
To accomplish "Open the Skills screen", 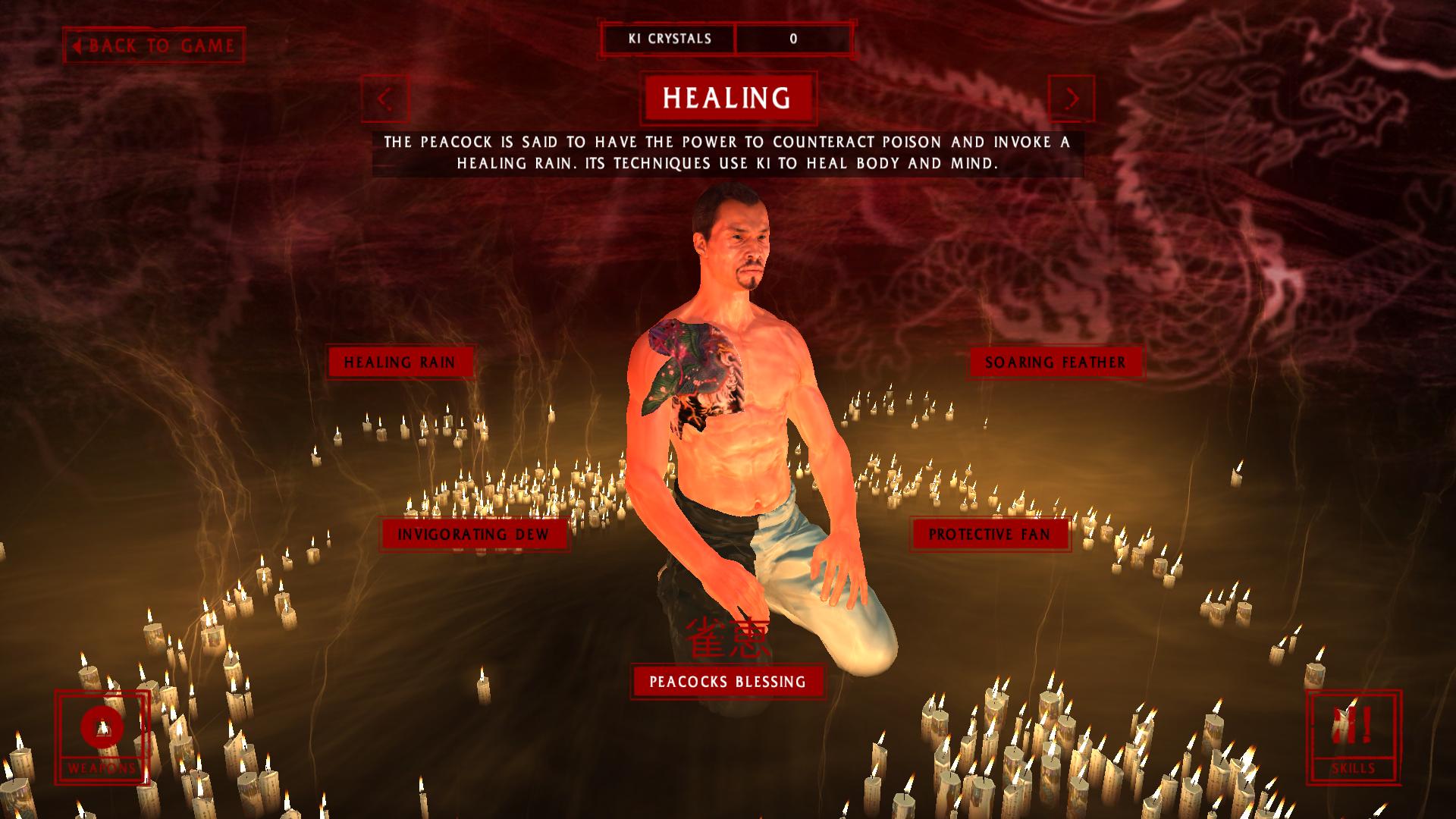I will point(1354,737).
